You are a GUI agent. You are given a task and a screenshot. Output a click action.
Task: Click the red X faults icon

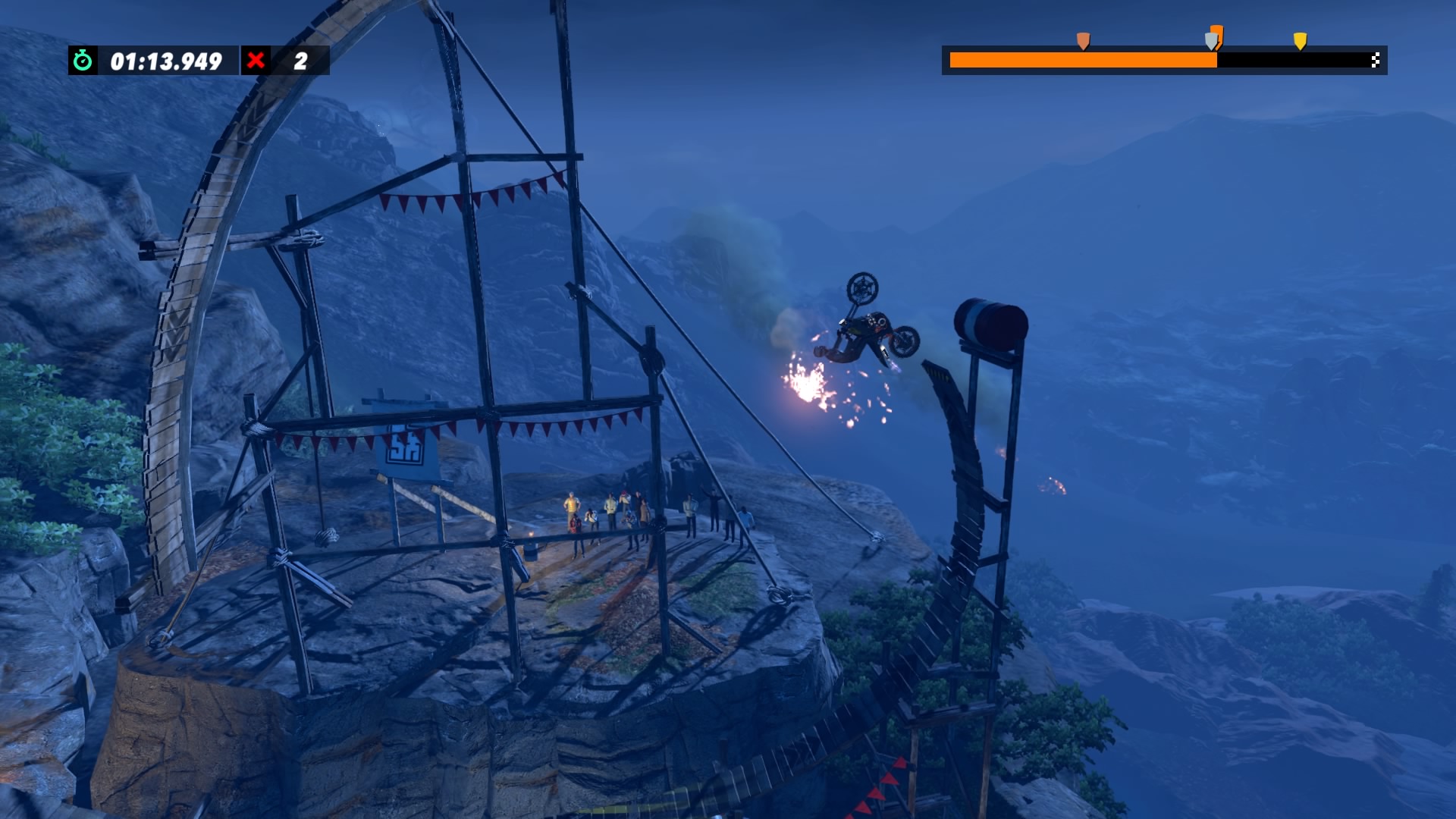tap(256, 61)
